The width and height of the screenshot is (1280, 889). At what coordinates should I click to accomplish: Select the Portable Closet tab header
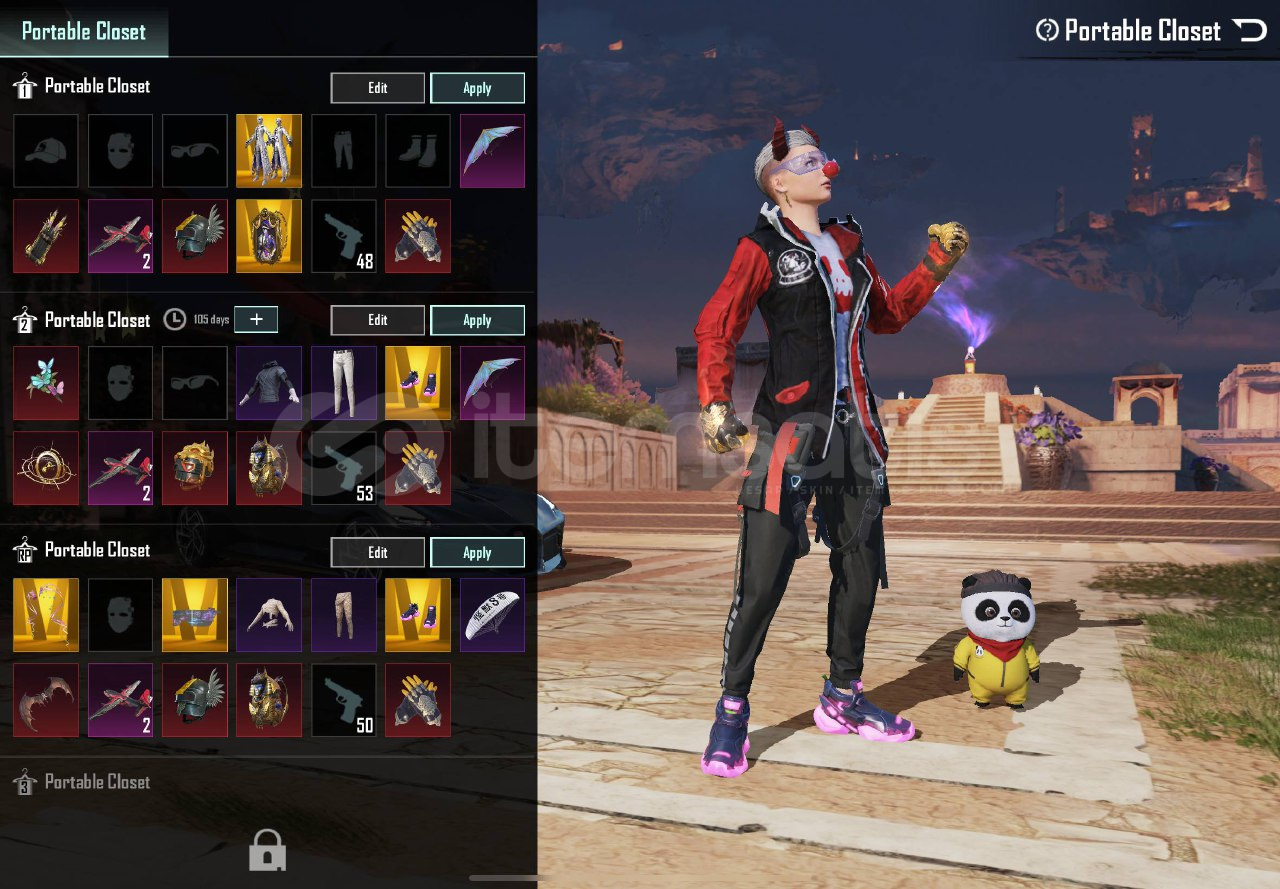point(84,31)
